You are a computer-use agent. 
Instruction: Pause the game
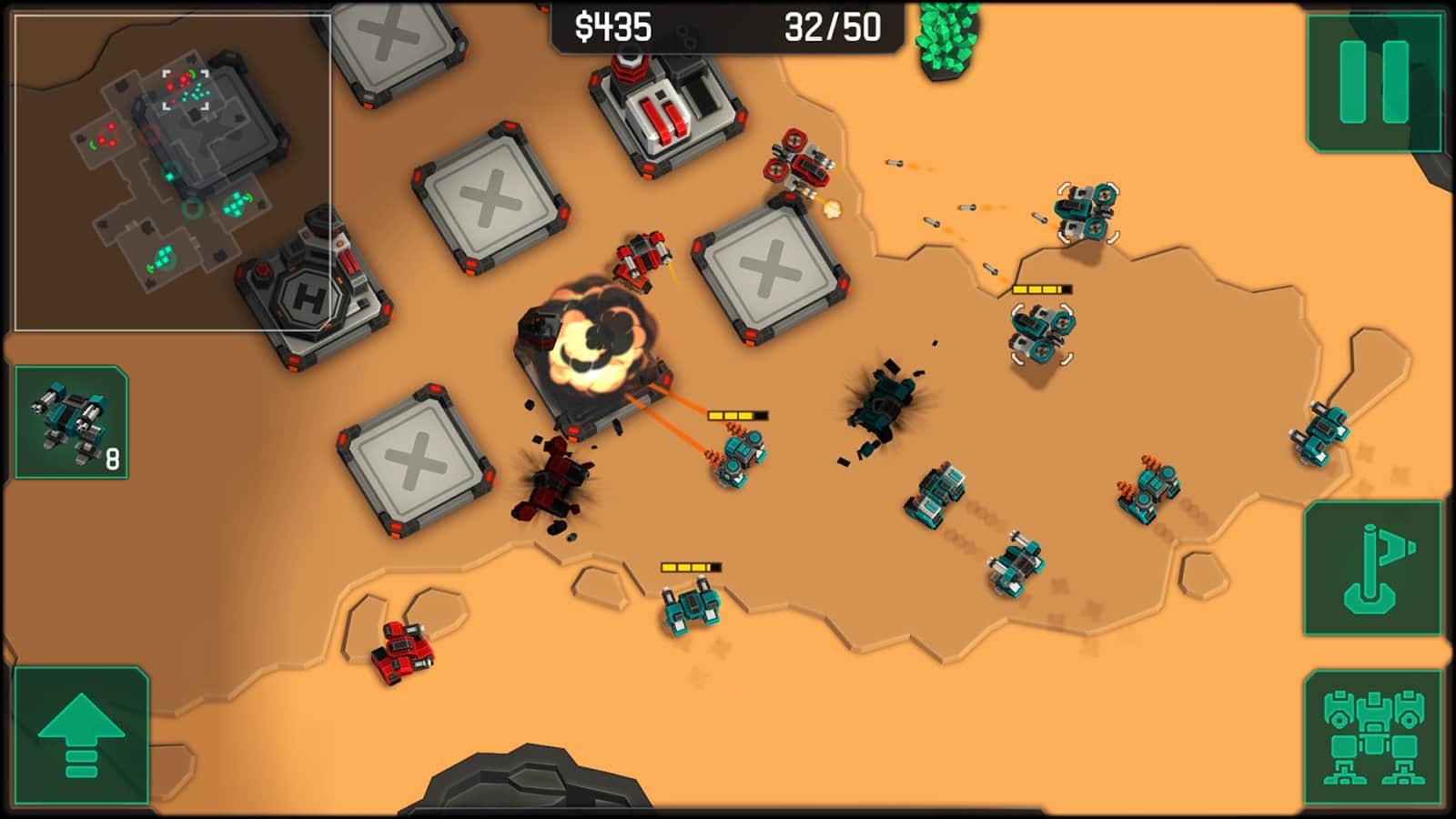pyautogui.click(x=1374, y=82)
